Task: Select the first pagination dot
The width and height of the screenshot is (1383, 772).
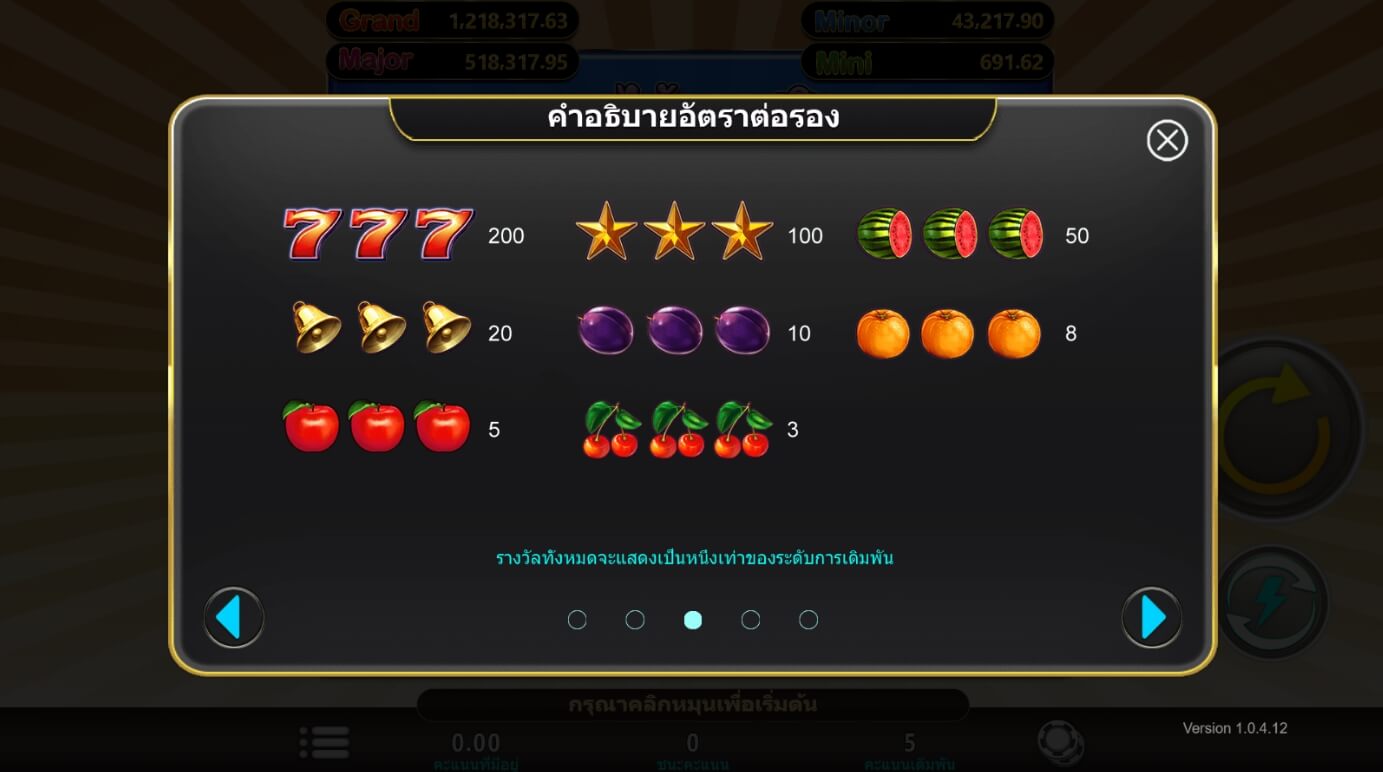Action: click(x=577, y=620)
